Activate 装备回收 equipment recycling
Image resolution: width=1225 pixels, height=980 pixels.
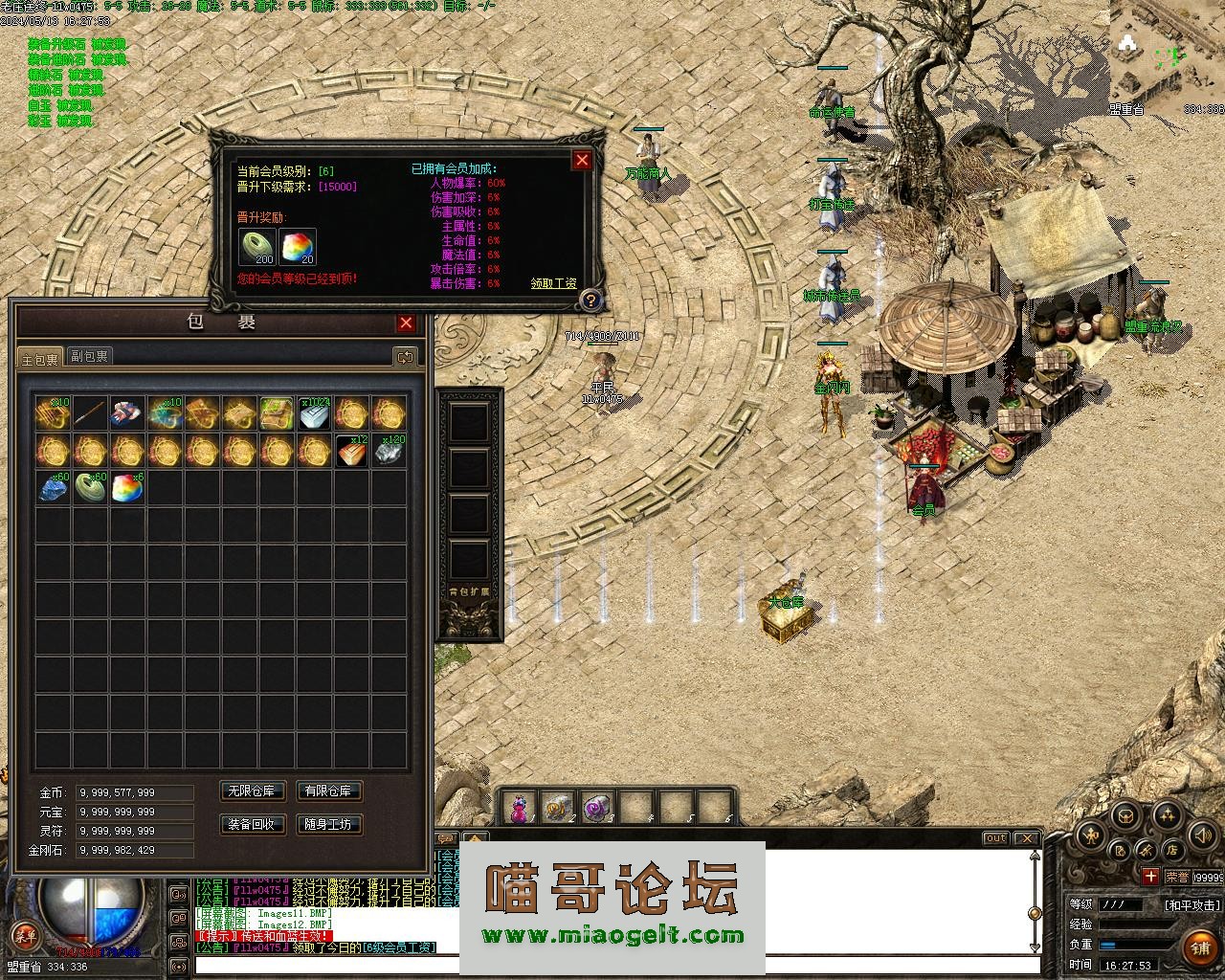pos(253,824)
